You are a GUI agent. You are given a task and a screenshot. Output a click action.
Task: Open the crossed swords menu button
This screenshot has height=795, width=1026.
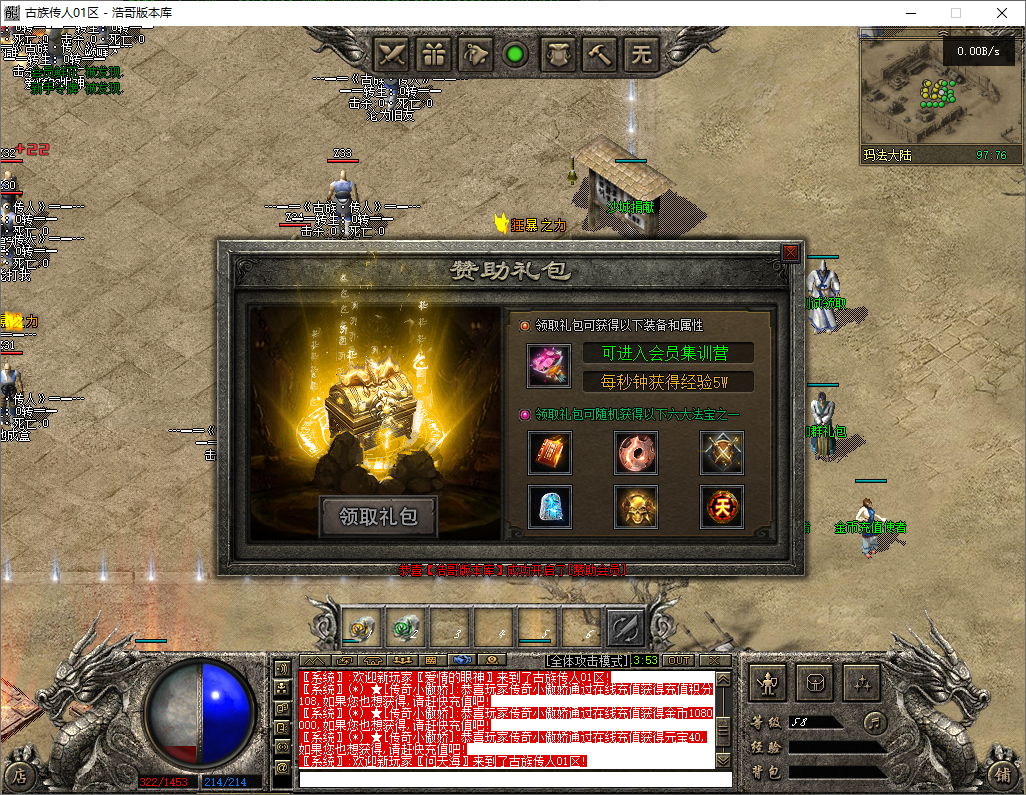pyautogui.click(x=393, y=54)
